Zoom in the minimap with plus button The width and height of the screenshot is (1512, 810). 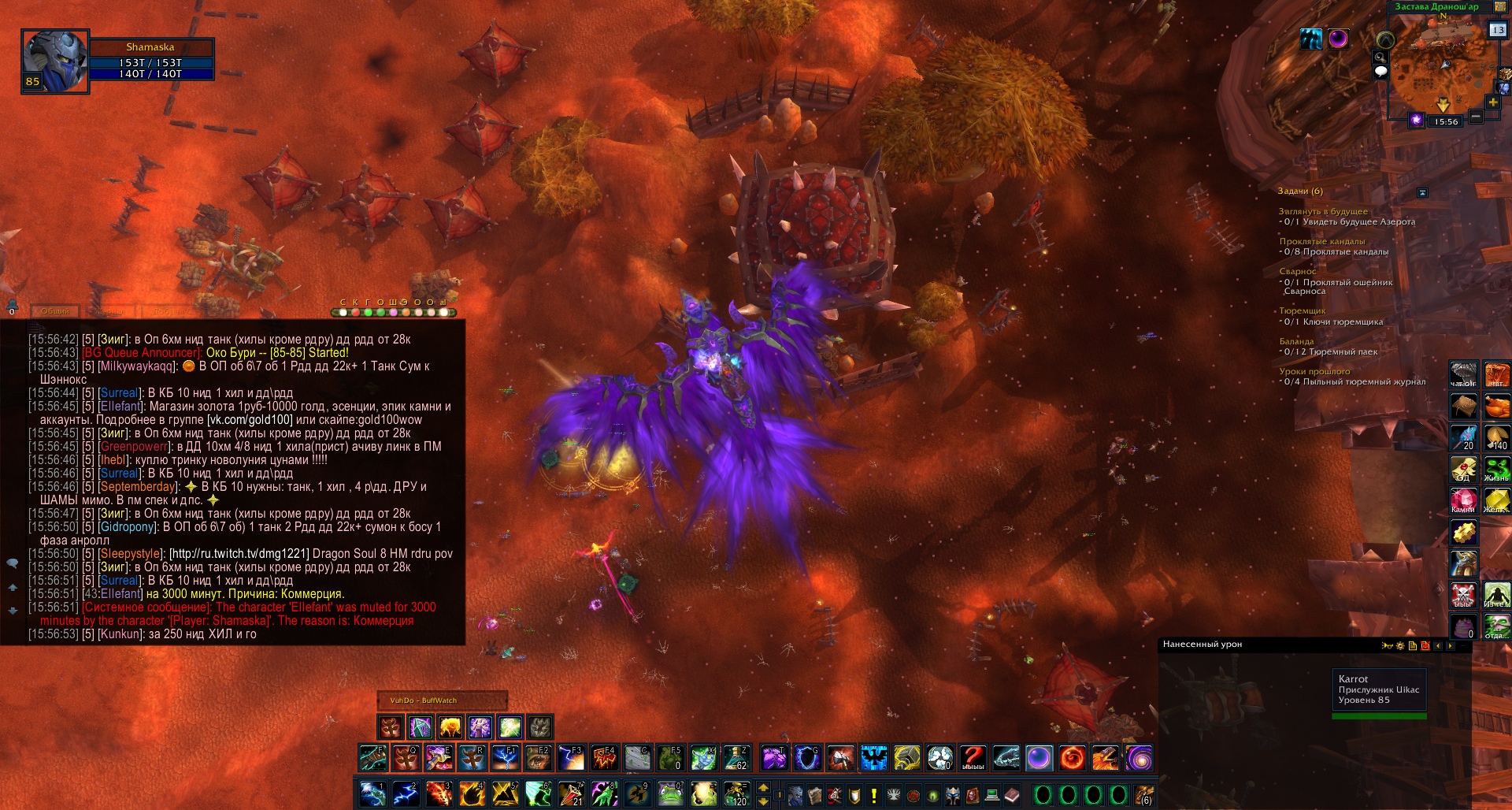pyautogui.click(x=1492, y=102)
